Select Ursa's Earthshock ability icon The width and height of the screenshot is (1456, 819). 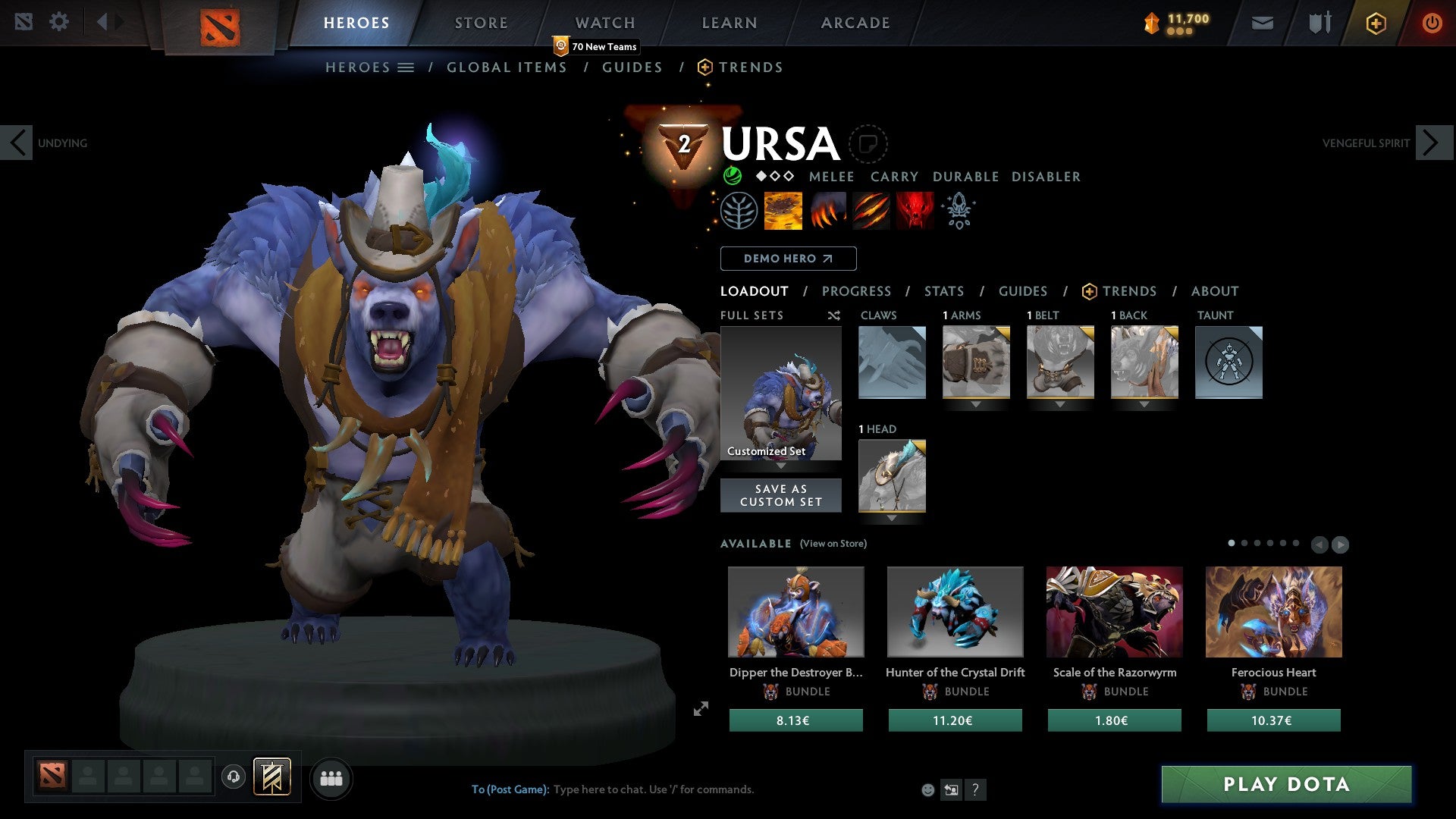(783, 210)
